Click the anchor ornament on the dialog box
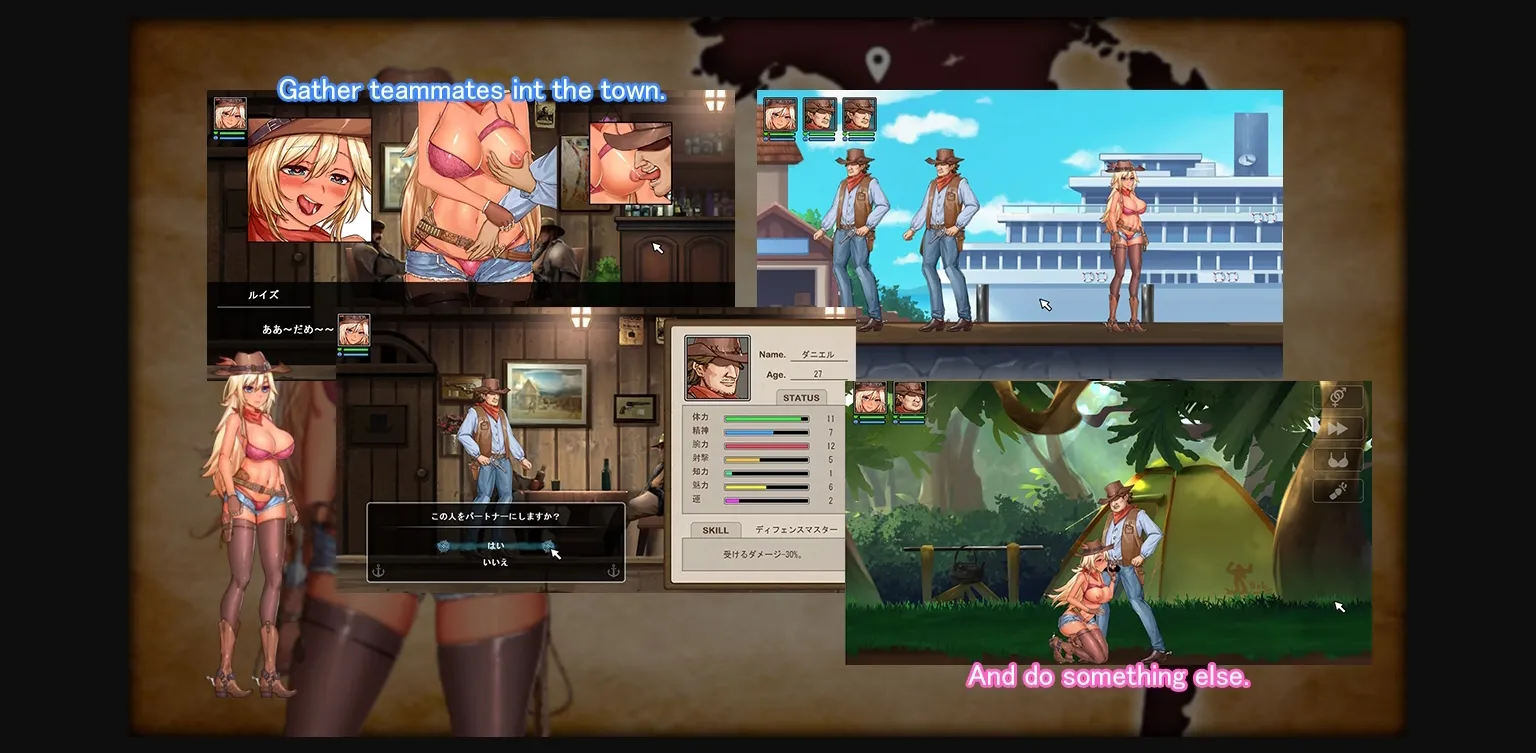The width and height of the screenshot is (1536, 753). click(x=378, y=571)
